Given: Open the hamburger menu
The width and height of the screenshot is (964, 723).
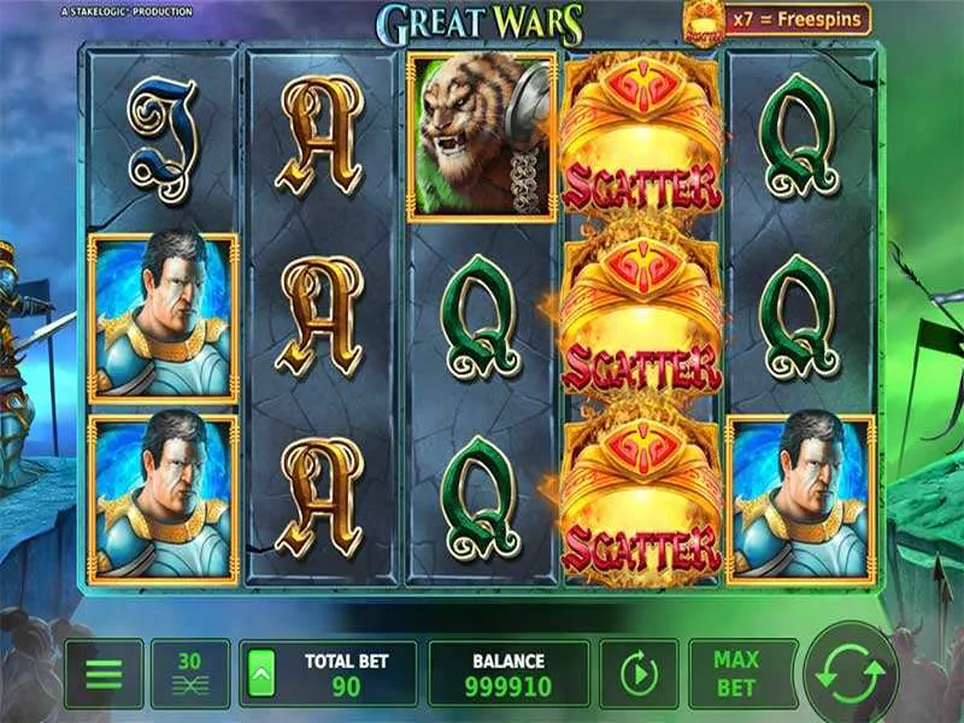Looking at the screenshot, I should pos(103,675).
